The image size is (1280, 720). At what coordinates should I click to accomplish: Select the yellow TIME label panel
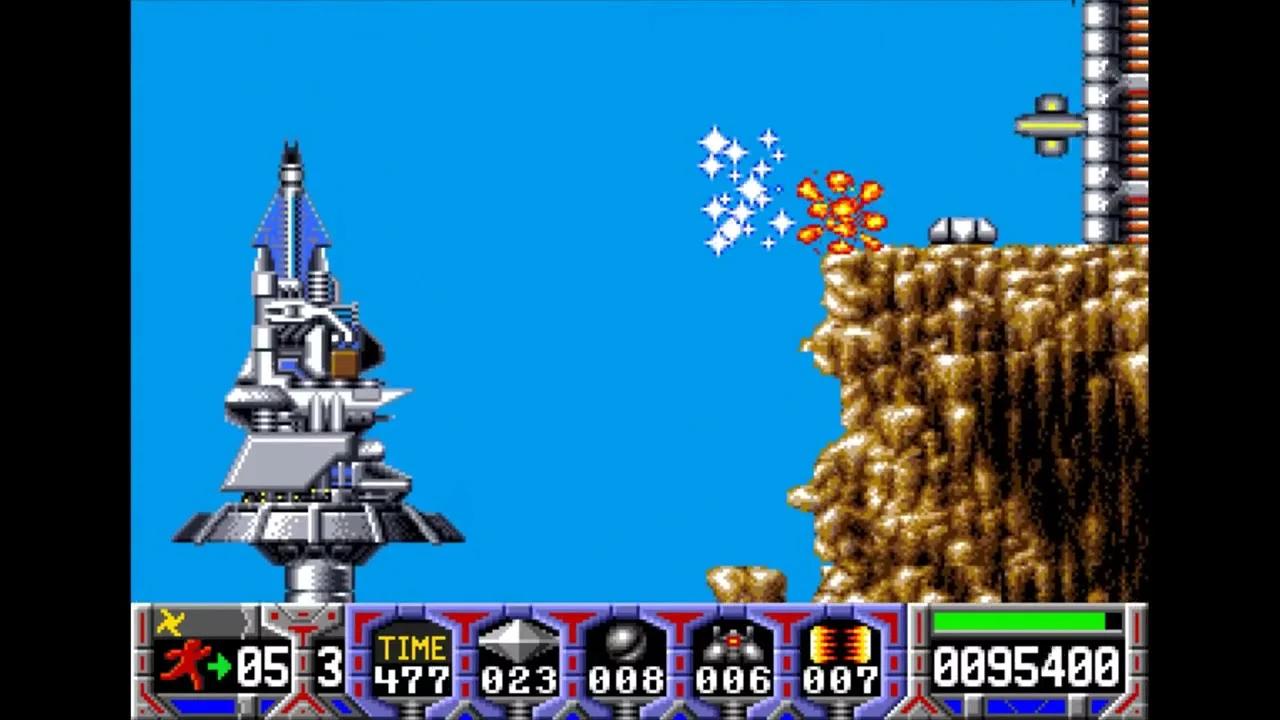point(411,645)
